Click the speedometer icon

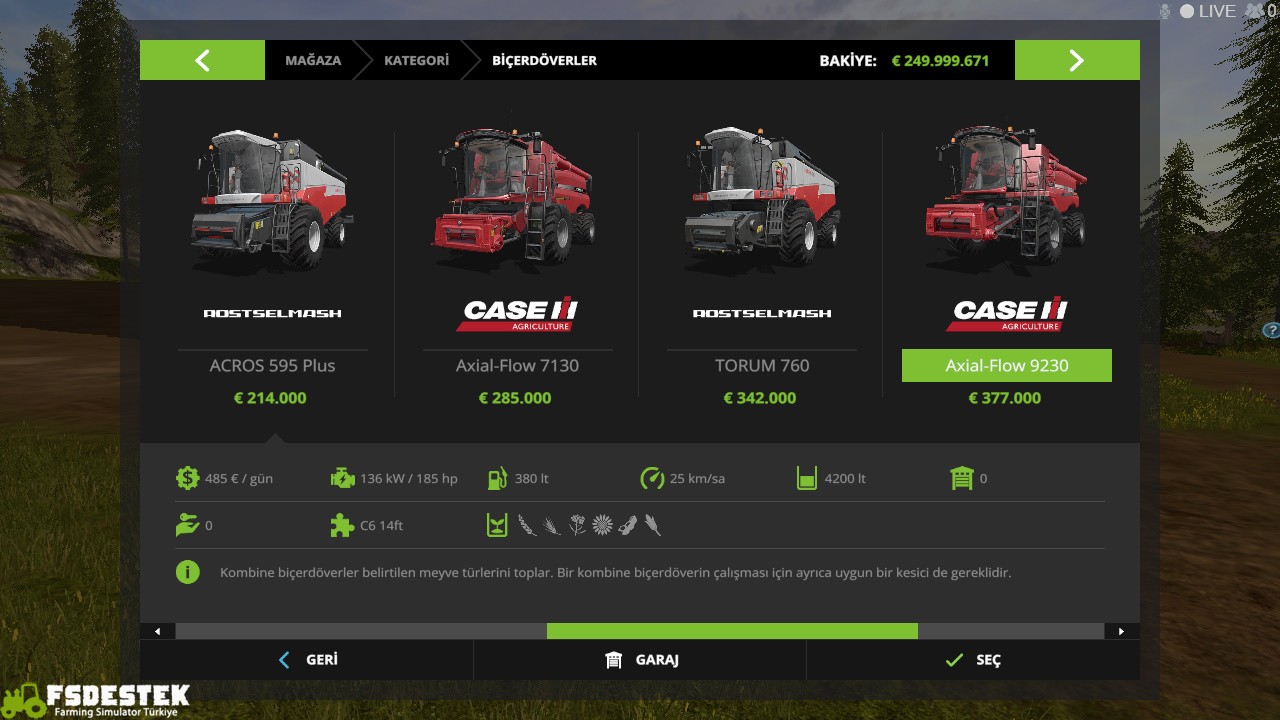pyautogui.click(x=652, y=478)
